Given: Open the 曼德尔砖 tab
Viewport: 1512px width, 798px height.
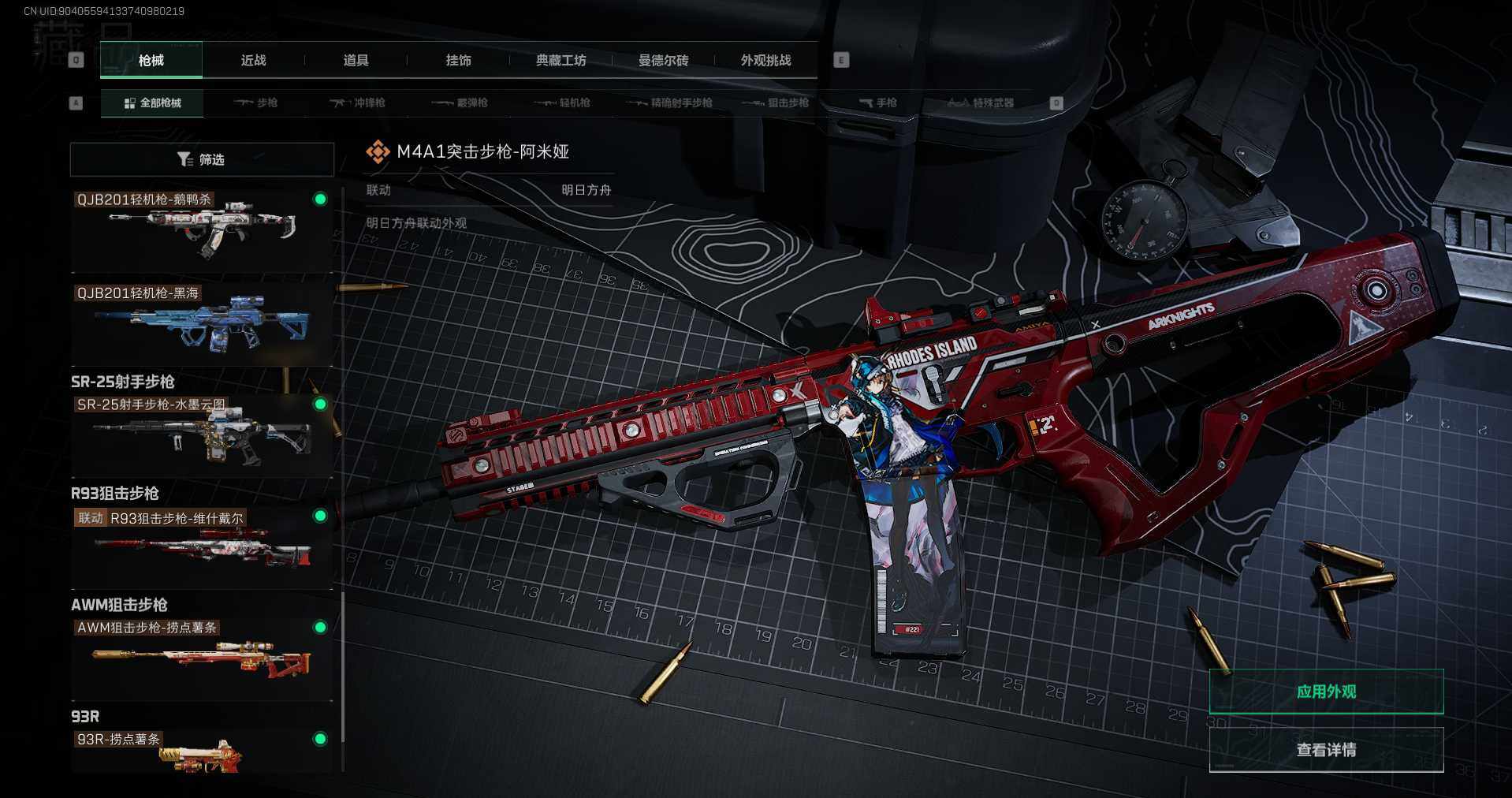Looking at the screenshot, I should click(663, 61).
